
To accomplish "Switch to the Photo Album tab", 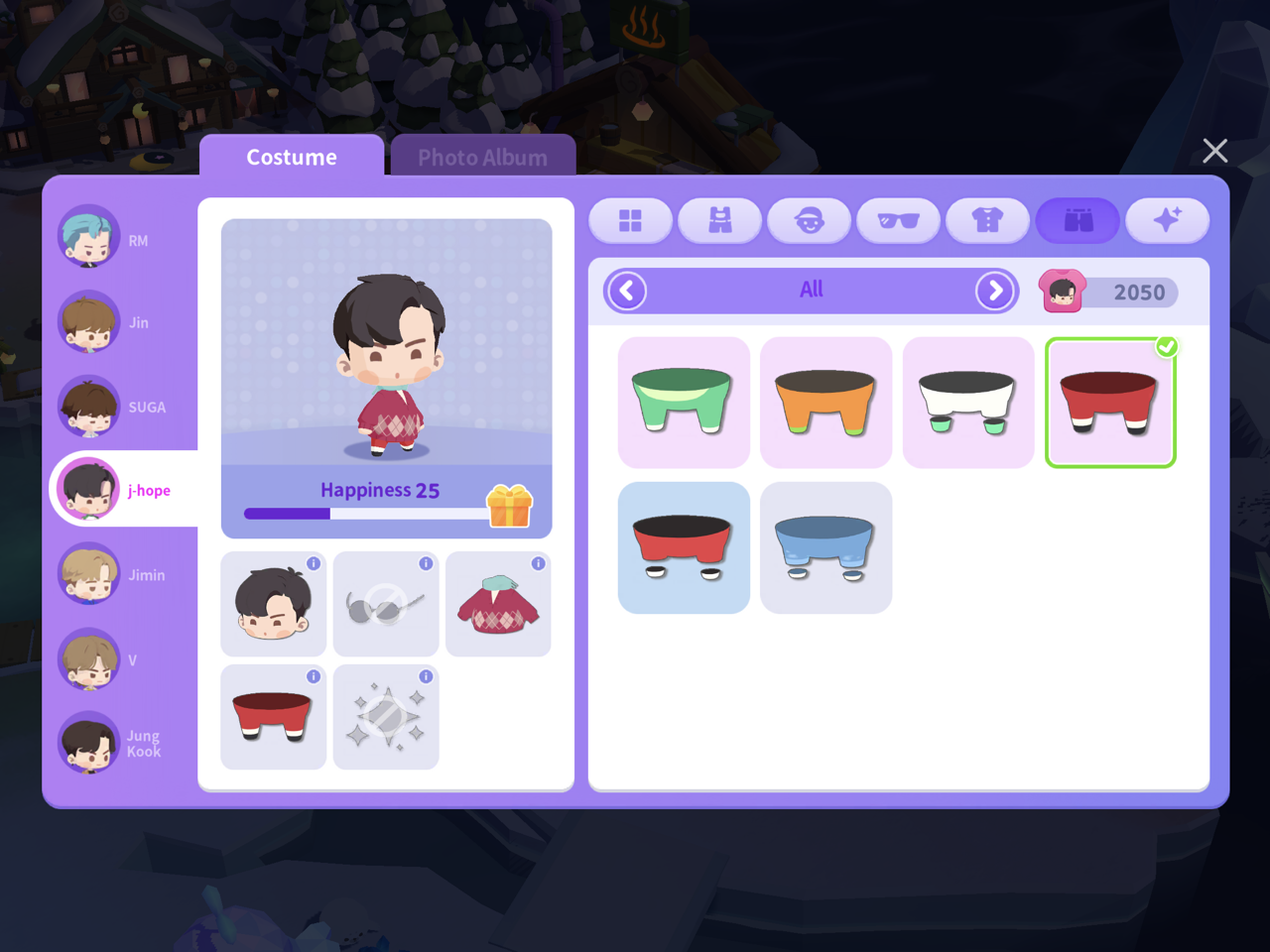I will coord(482,157).
